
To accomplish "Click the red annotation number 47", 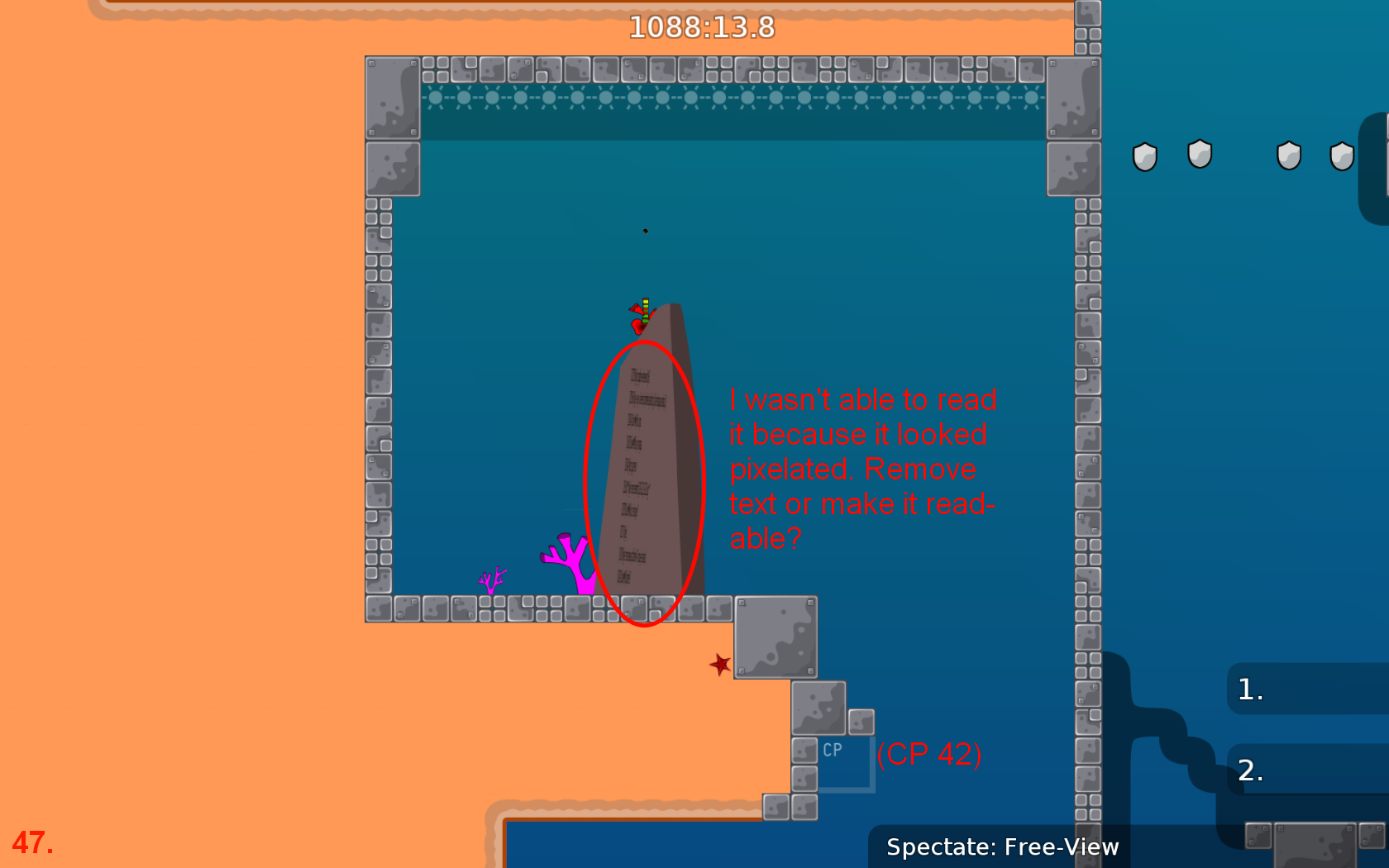I will pos(33,843).
